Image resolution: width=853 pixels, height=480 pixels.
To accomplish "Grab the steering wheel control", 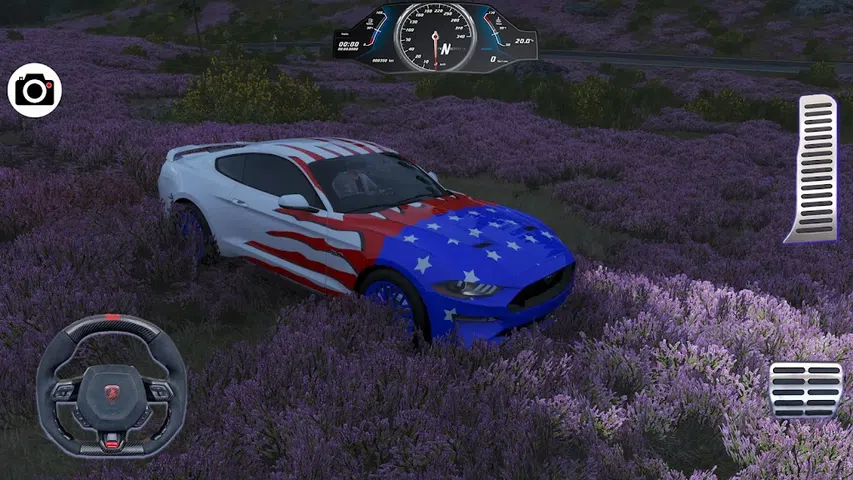I will click(111, 385).
